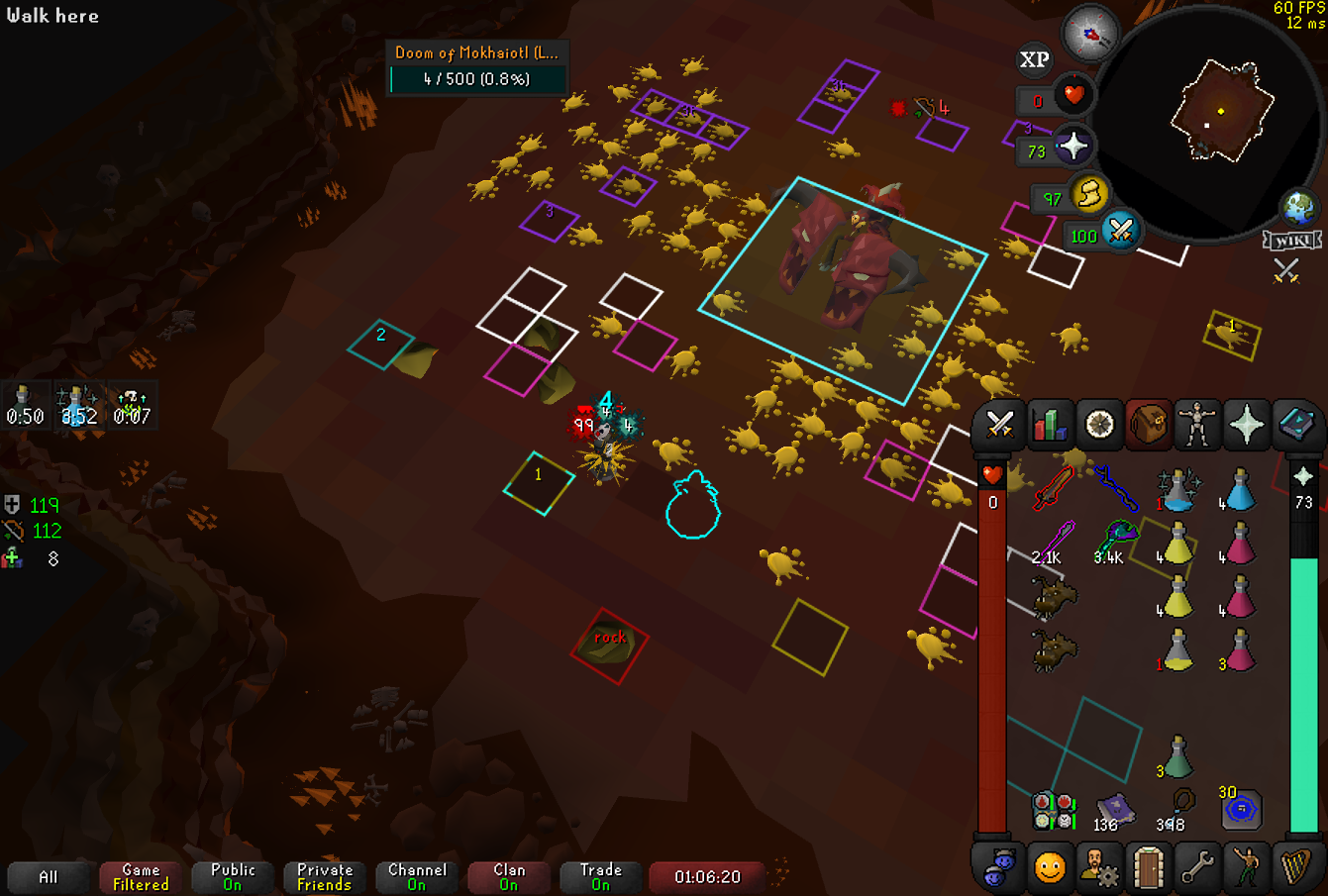
Task: Toggle run energy boot orb
Action: point(1090,194)
